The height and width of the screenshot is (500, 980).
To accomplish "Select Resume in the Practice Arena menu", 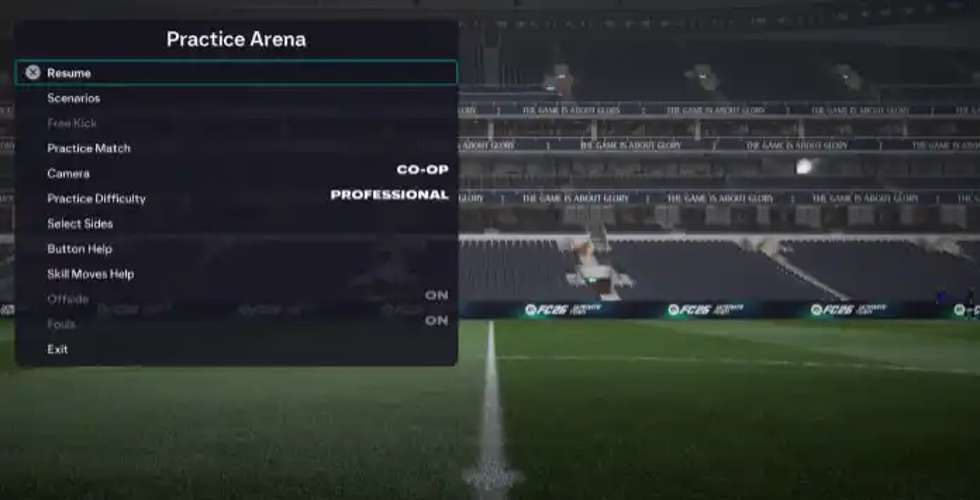I will pos(69,73).
